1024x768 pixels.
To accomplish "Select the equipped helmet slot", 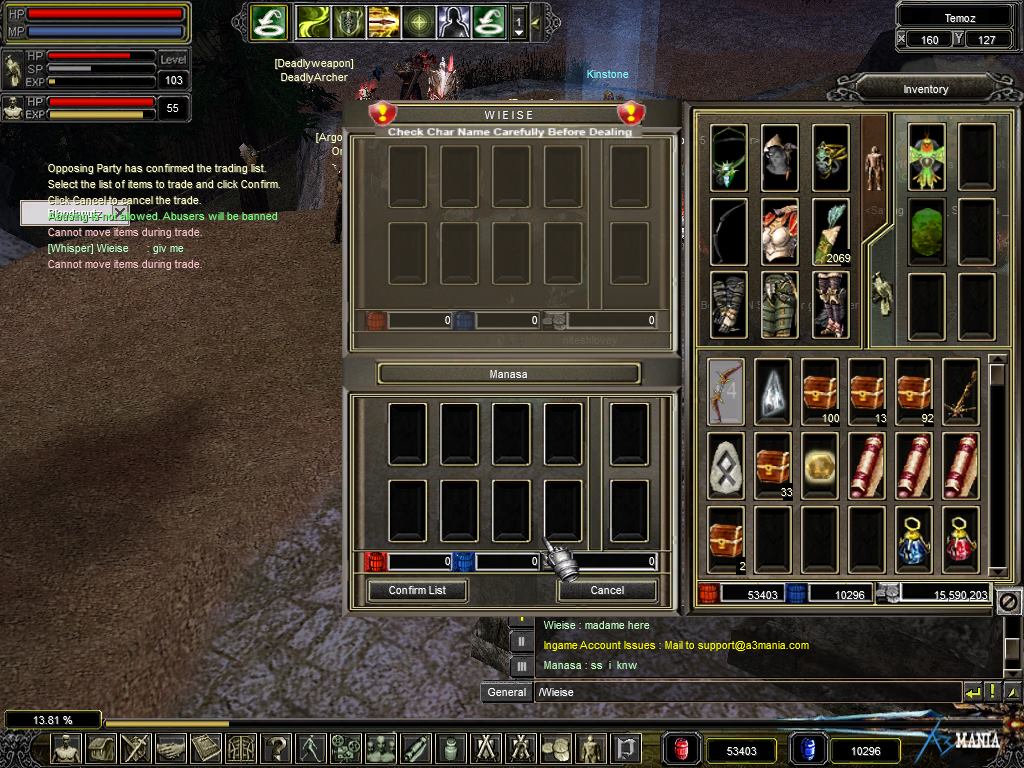I will [x=779, y=157].
